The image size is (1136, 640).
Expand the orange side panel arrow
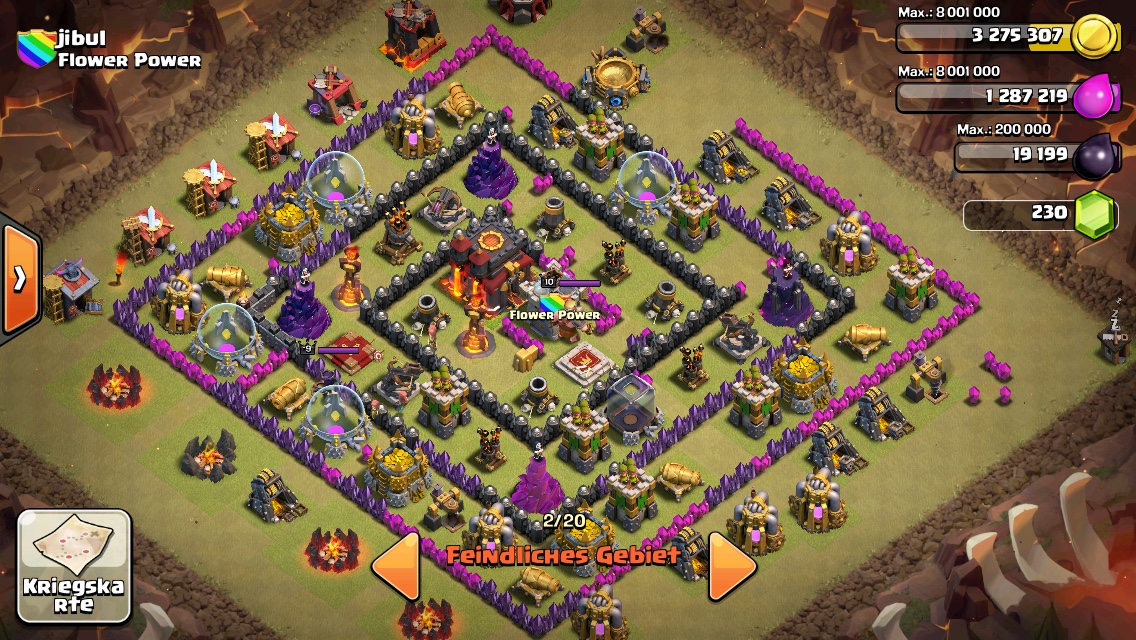pos(19,278)
